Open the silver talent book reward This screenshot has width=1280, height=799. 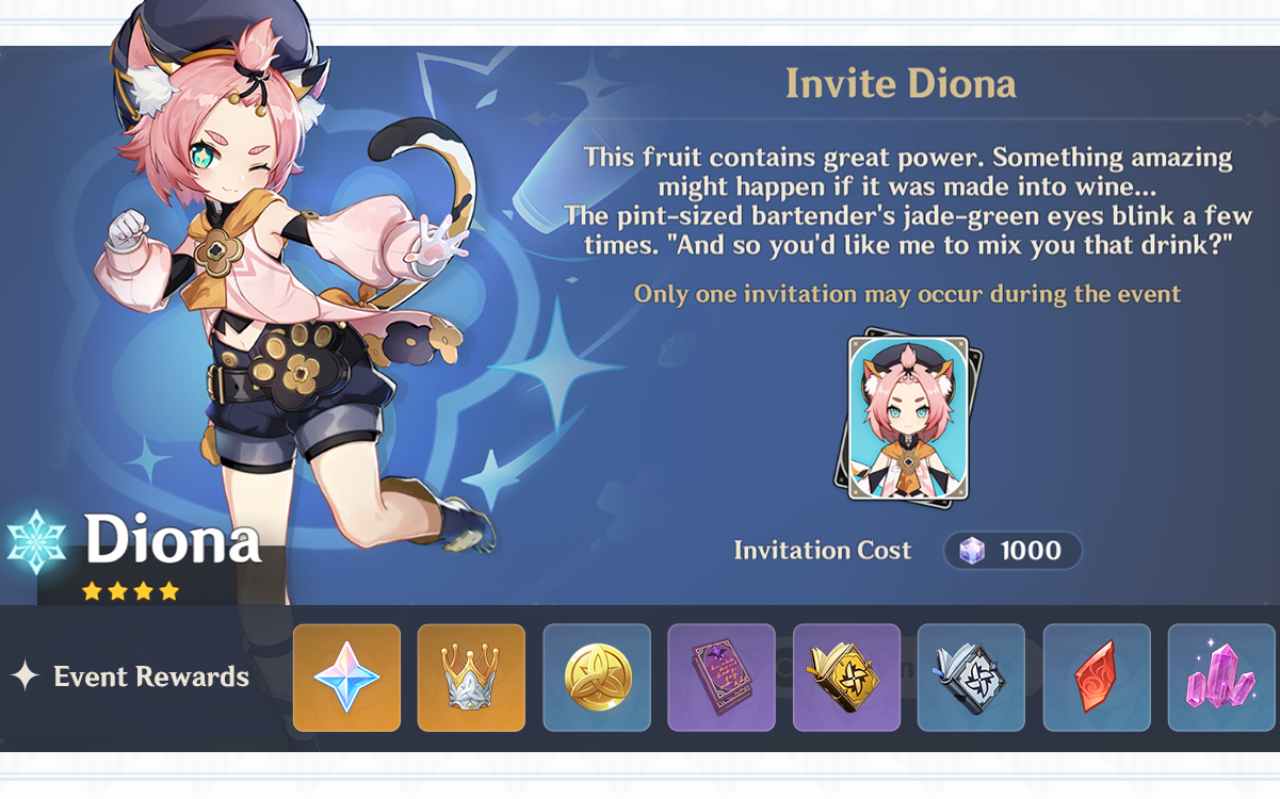coord(971,677)
